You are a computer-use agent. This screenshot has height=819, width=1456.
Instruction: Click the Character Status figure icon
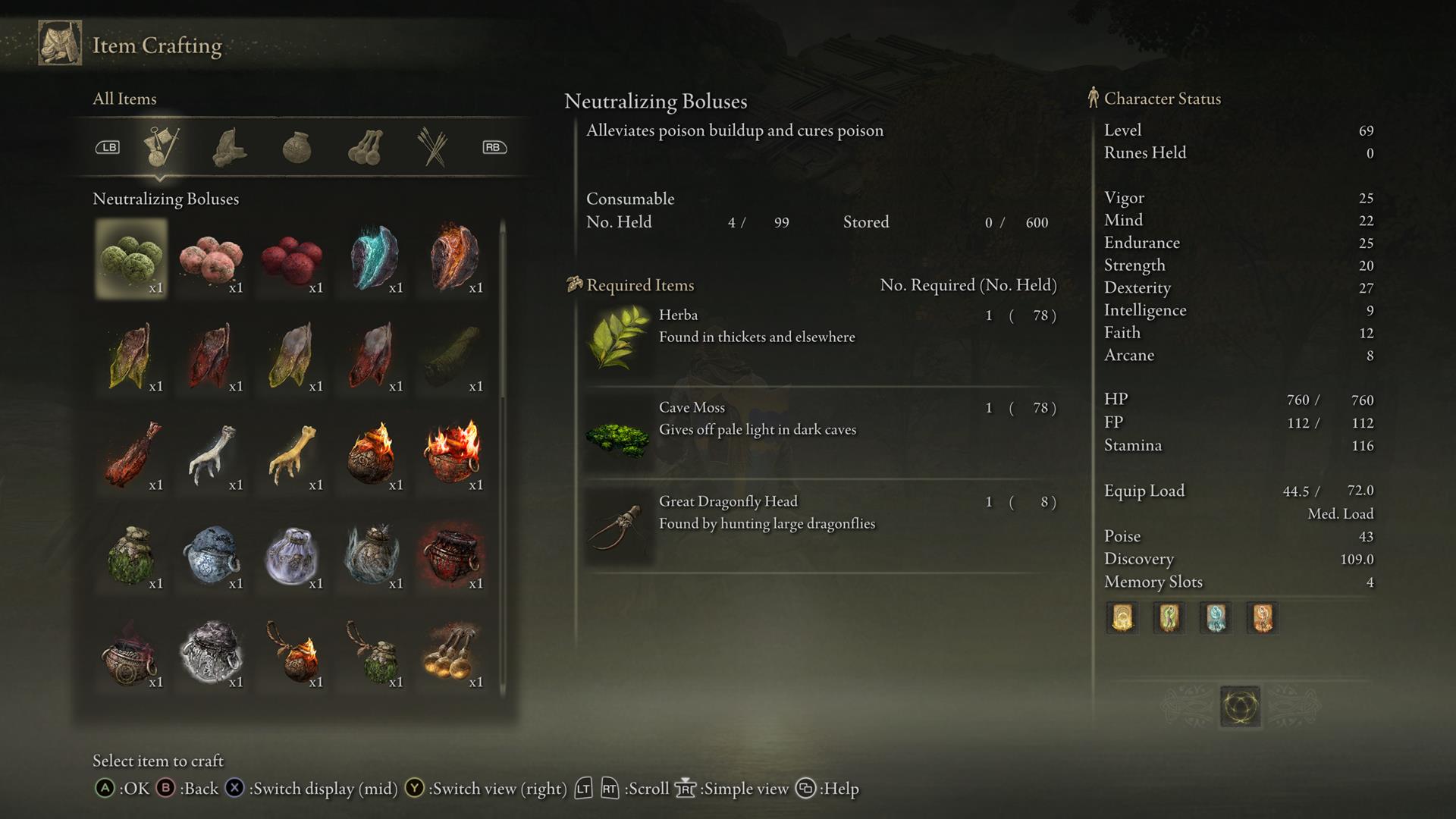pos(1092,98)
